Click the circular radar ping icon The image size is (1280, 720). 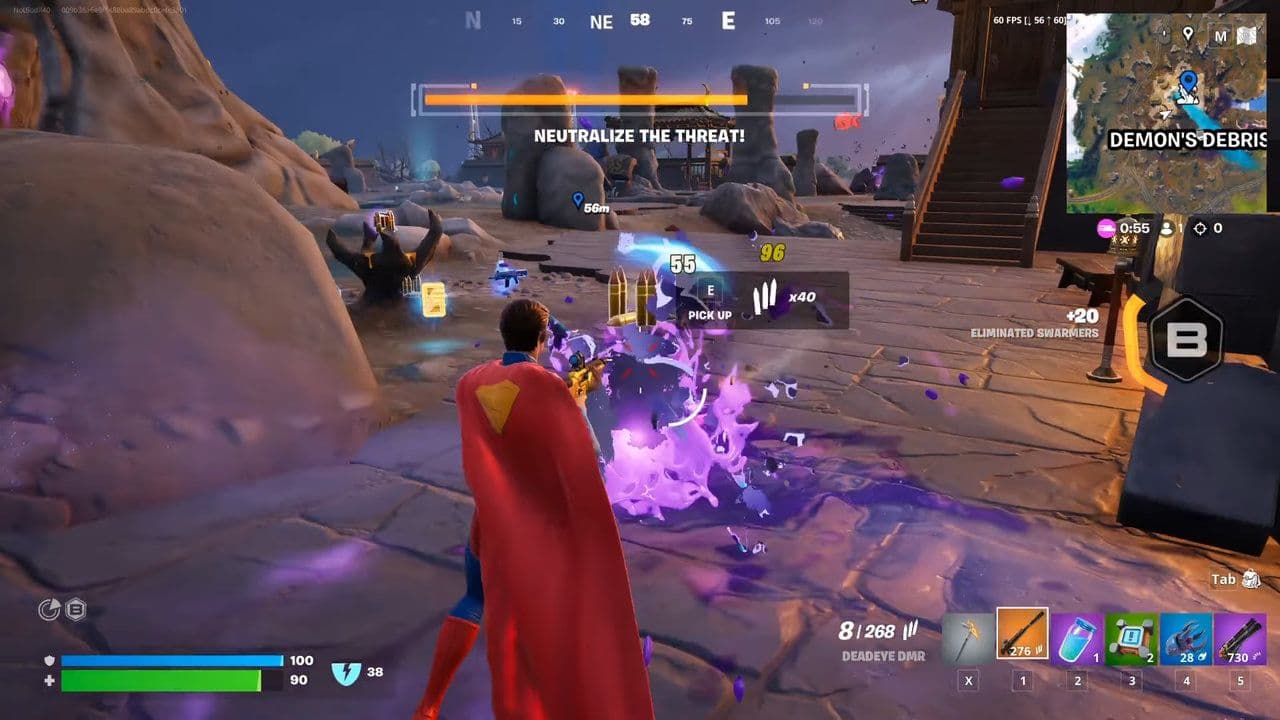(49, 610)
